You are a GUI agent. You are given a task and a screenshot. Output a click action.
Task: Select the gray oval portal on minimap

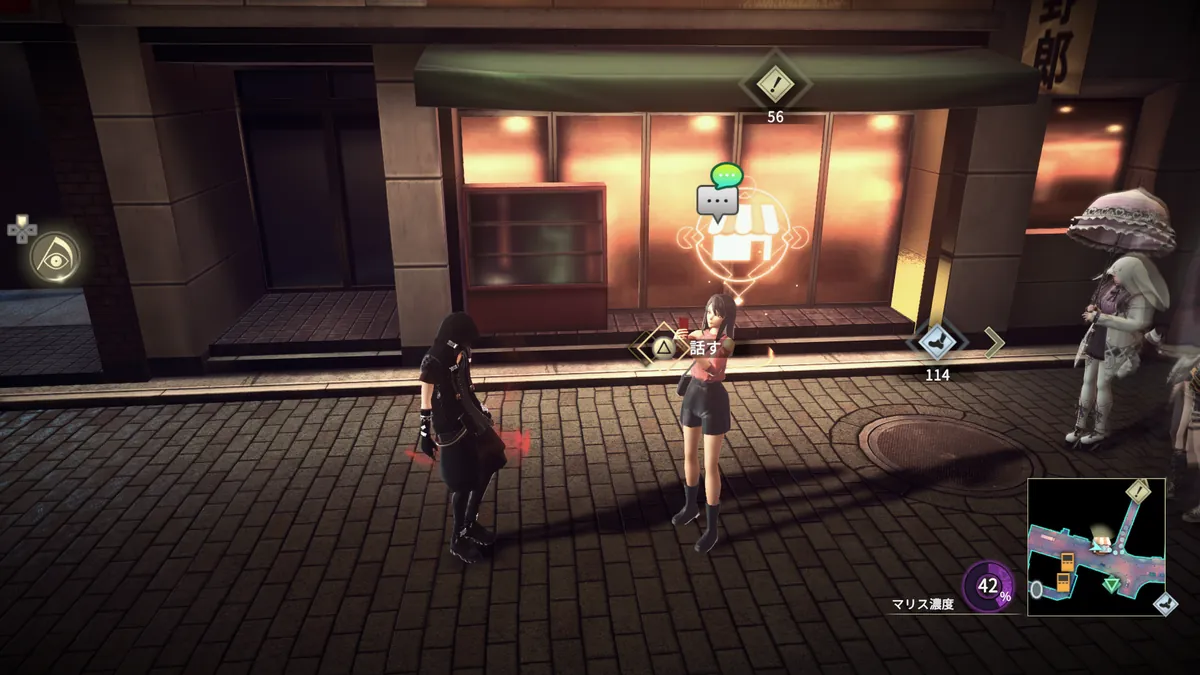(1037, 589)
